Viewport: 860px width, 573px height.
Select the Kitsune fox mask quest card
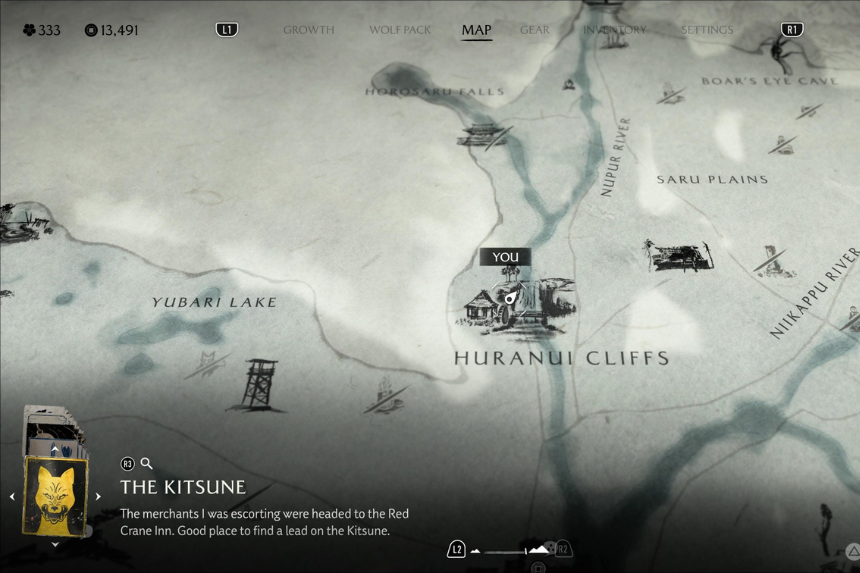tap(55, 495)
